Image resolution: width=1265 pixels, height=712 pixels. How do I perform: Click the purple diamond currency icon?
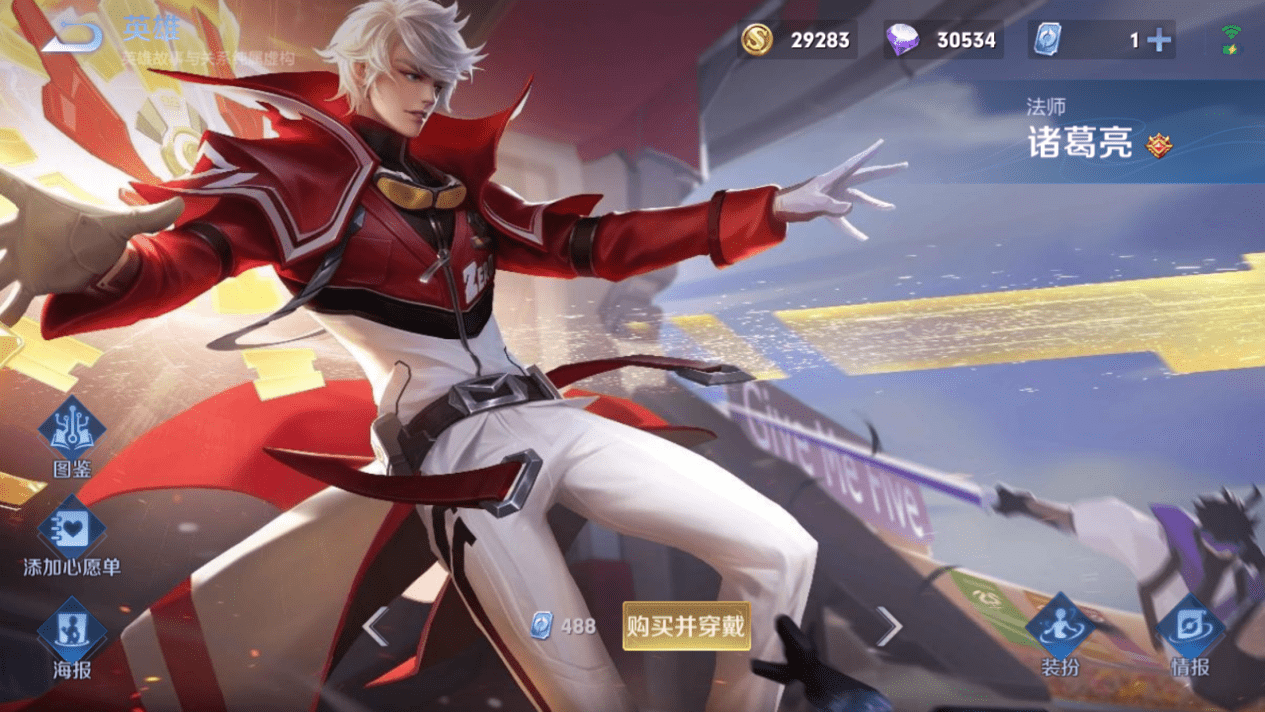[x=902, y=40]
